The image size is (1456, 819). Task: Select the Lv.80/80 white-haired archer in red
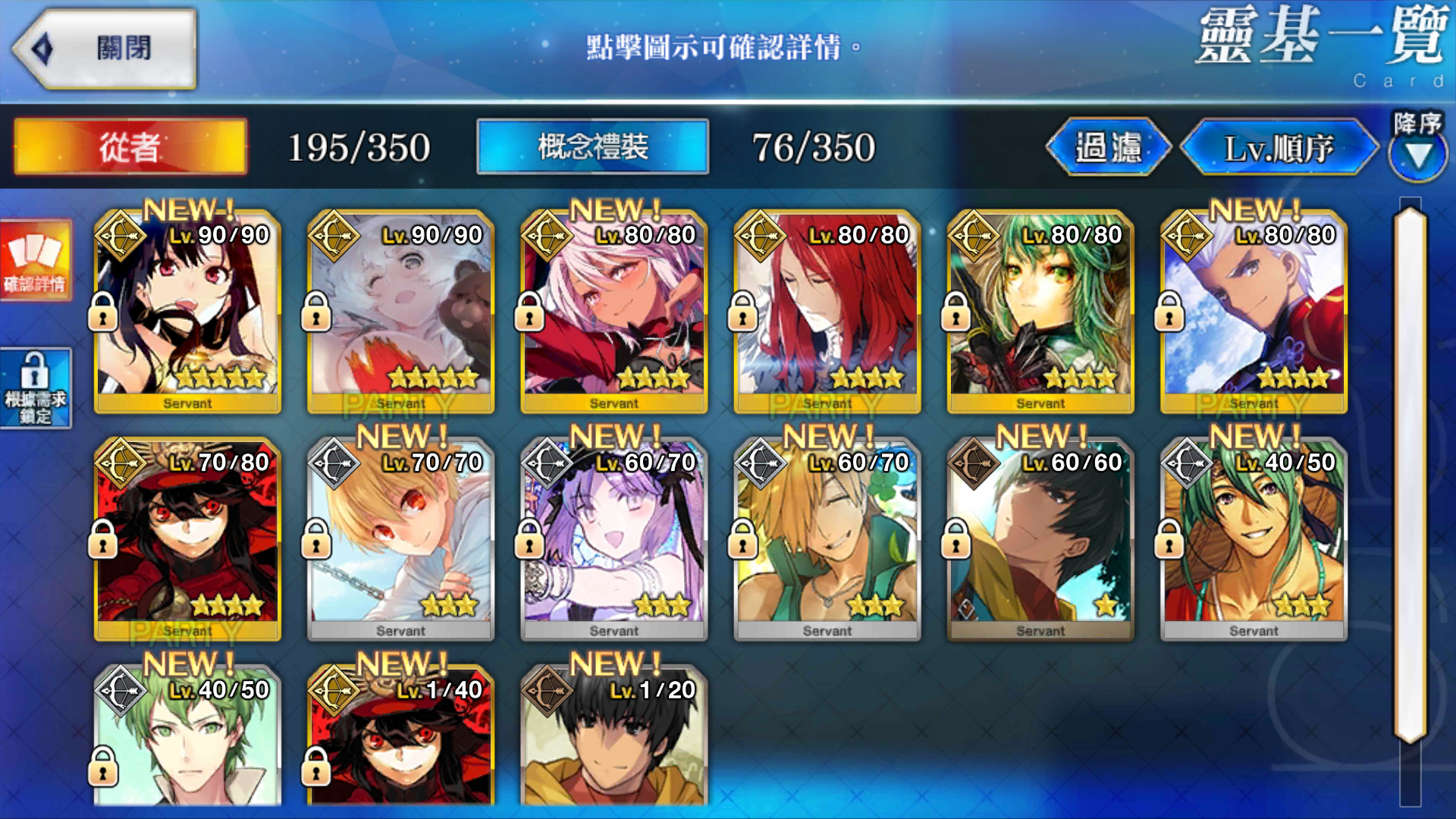[1253, 312]
